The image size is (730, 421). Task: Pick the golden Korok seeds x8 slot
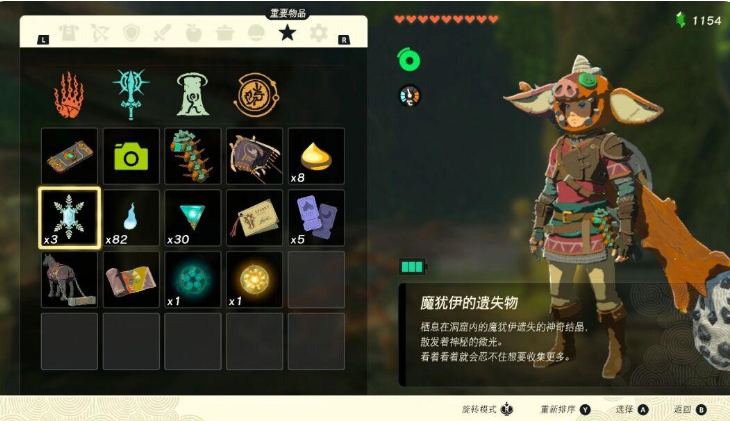[x=316, y=156]
